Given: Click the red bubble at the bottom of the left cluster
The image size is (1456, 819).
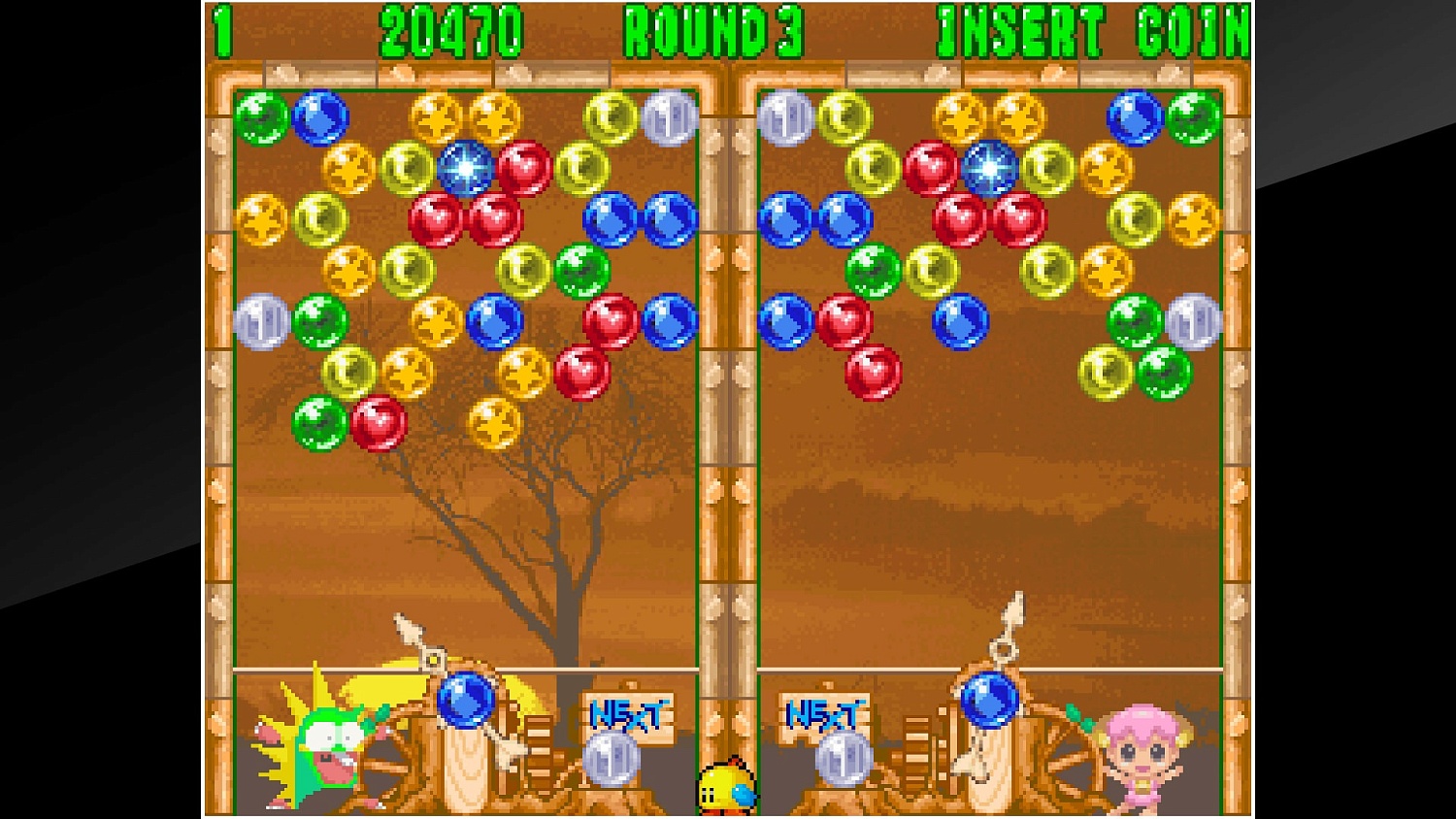Looking at the screenshot, I should coord(379,425).
